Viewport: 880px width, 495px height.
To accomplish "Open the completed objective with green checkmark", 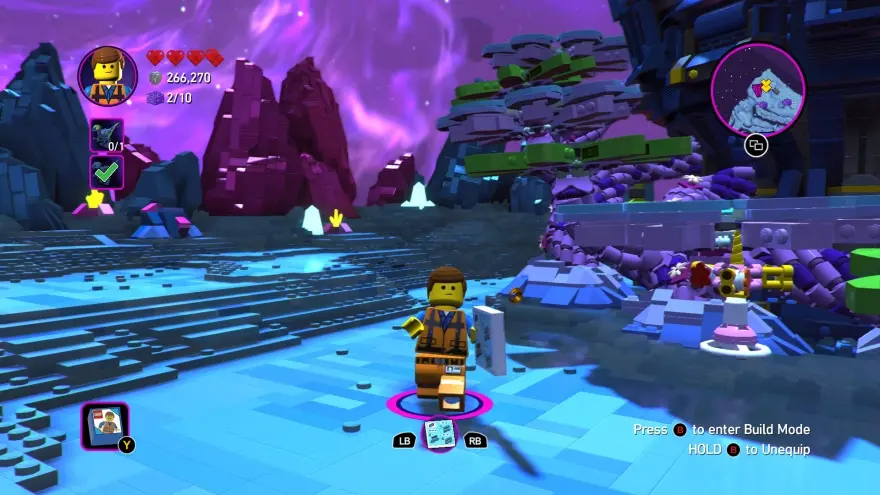I will tap(107, 171).
